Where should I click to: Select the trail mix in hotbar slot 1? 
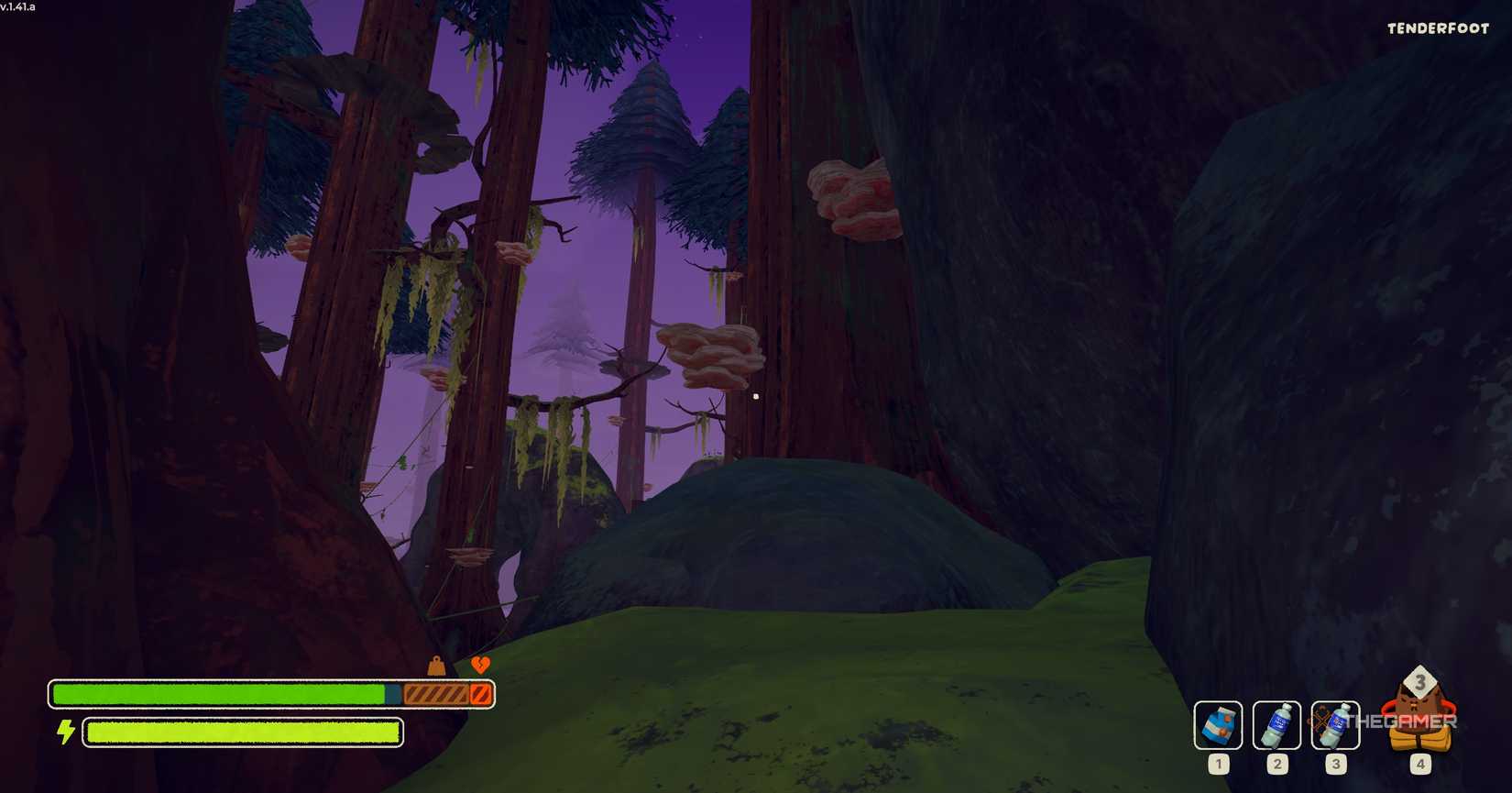(x=1219, y=725)
